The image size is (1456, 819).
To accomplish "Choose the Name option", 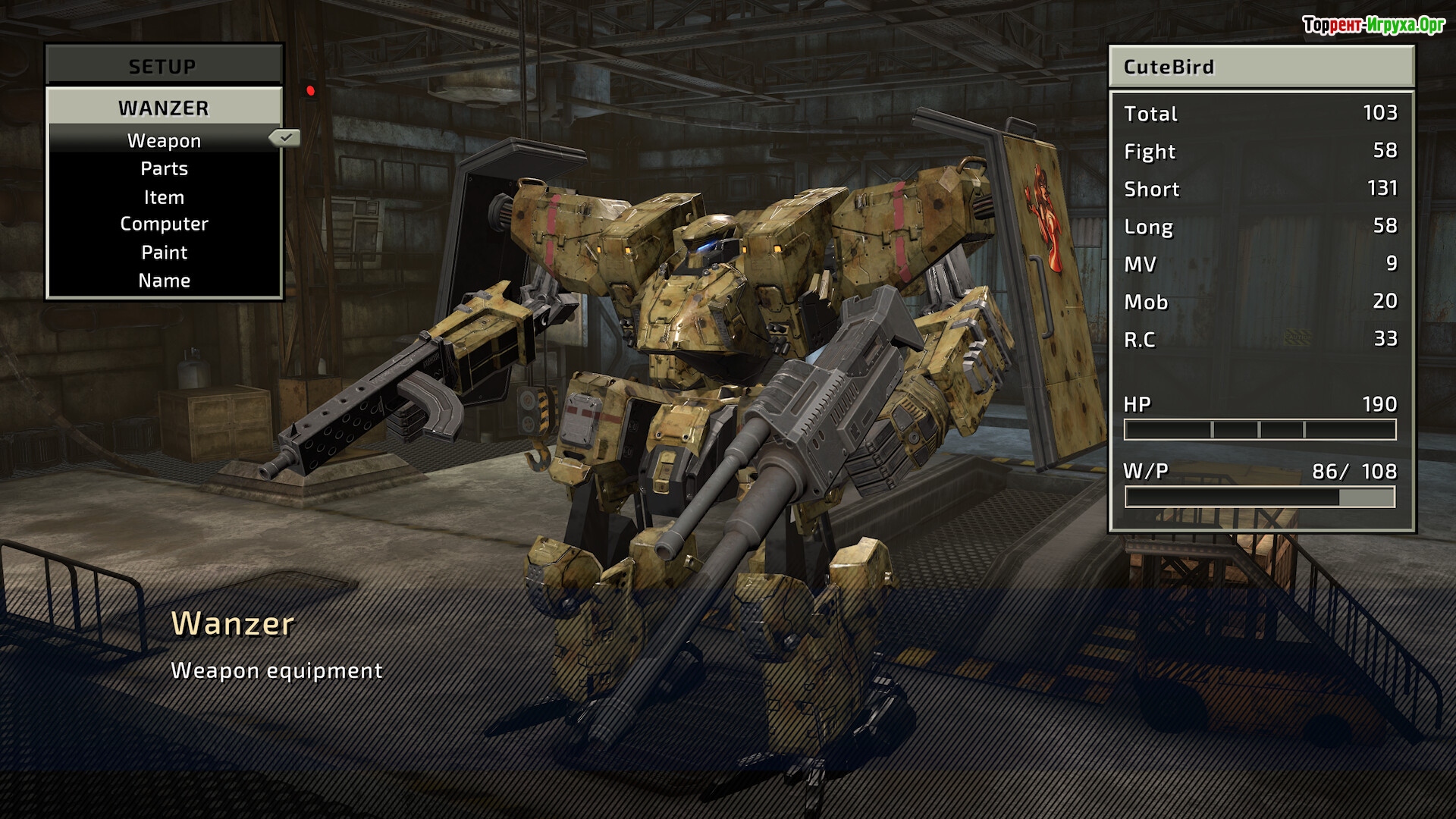I will [164, 281].
